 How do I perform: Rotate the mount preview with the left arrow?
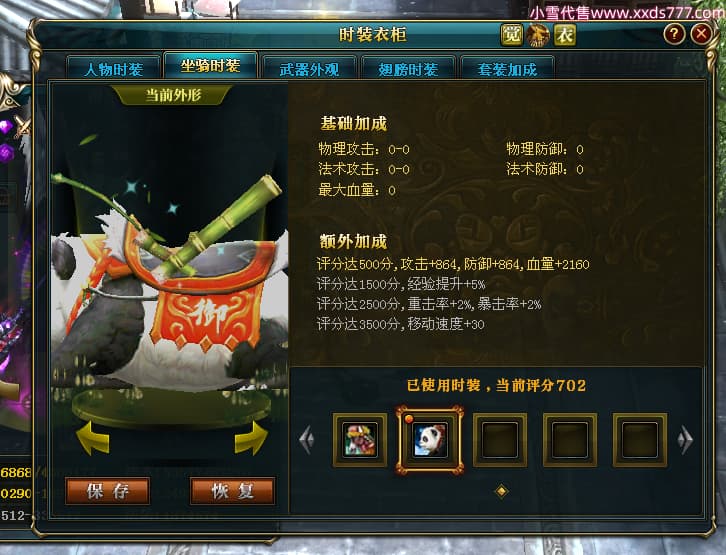coord(92,437)
